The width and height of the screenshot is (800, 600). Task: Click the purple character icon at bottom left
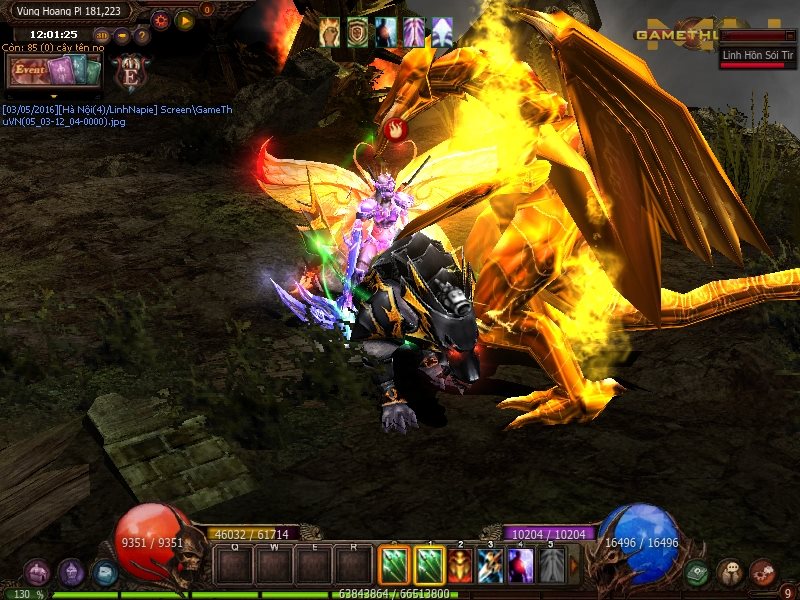pyautogui.click(x=37, y=572)
